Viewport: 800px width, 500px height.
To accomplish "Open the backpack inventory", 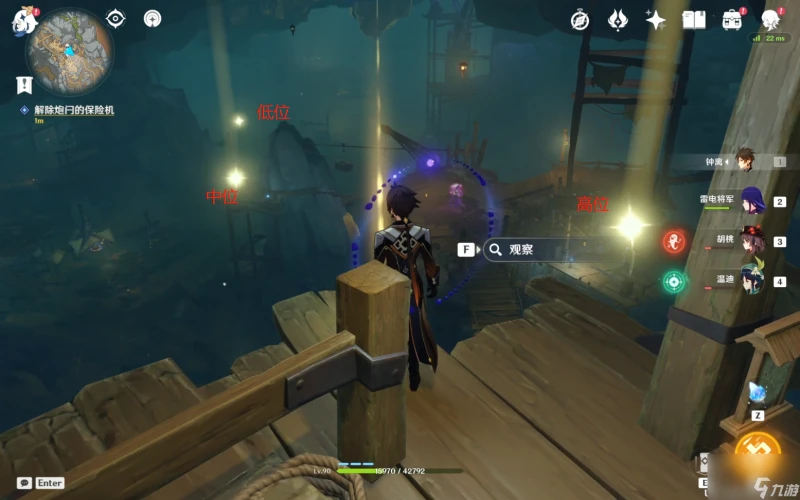I will click(x=732, y=20).
